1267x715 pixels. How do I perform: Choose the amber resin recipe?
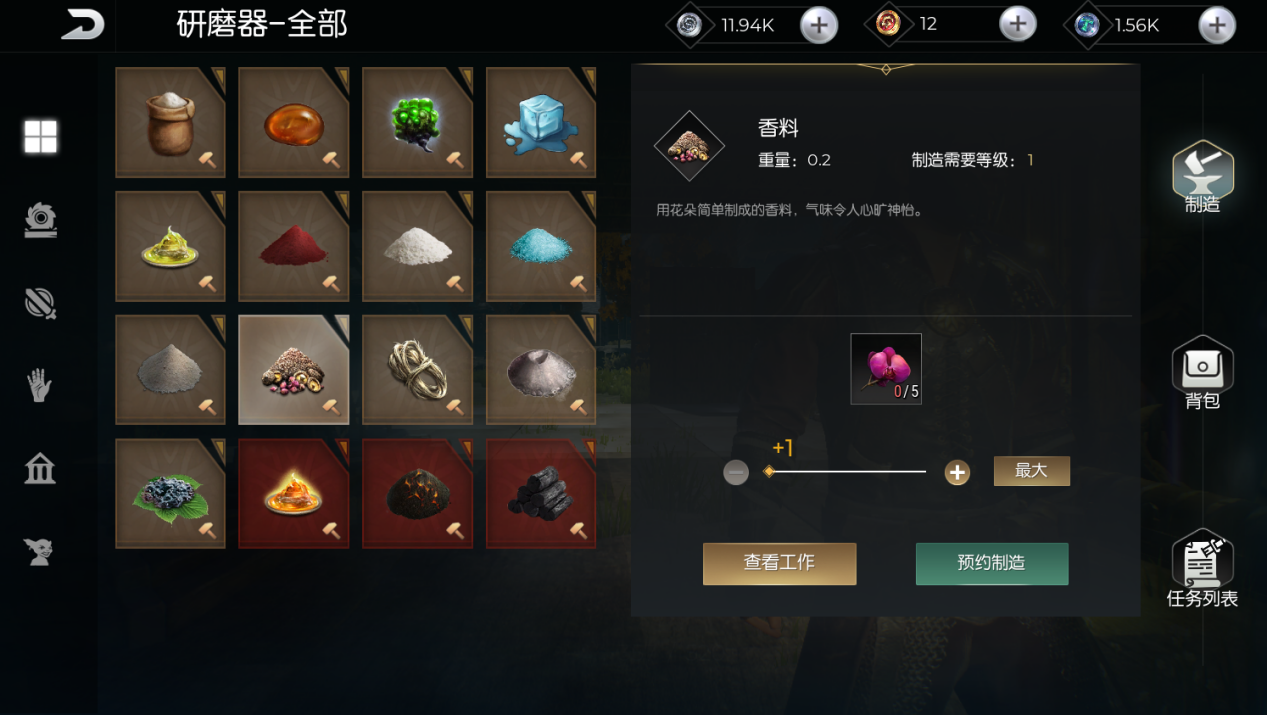pyautogui.click(x=293, y=123)
